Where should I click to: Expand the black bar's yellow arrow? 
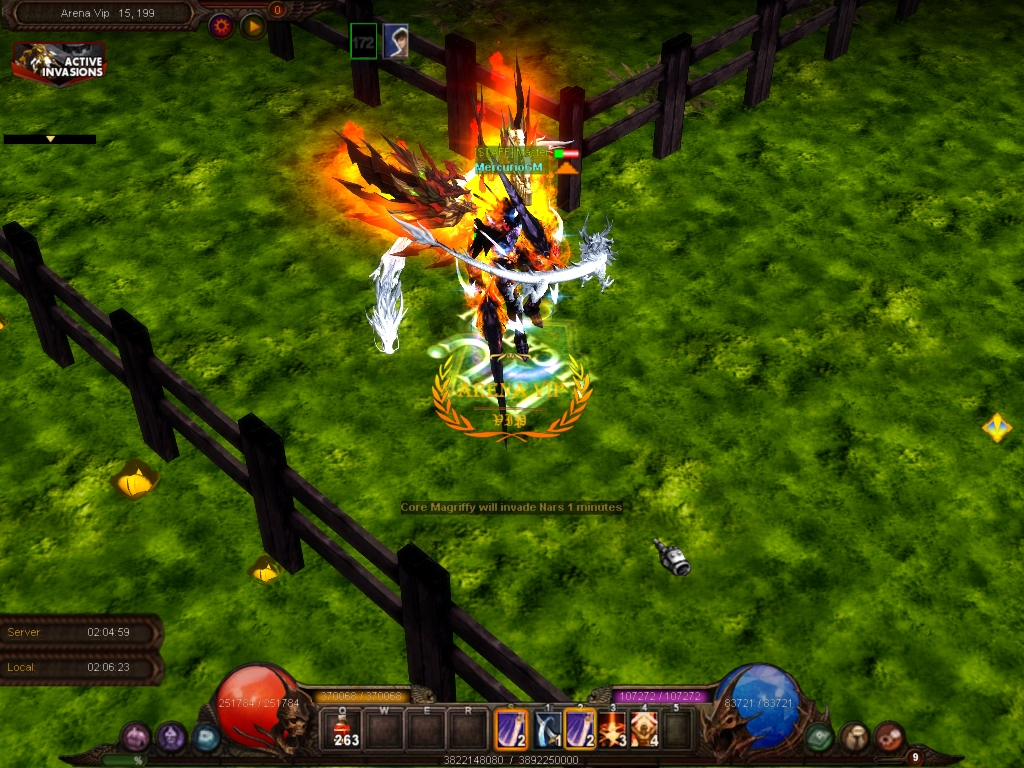click(50, 139)
